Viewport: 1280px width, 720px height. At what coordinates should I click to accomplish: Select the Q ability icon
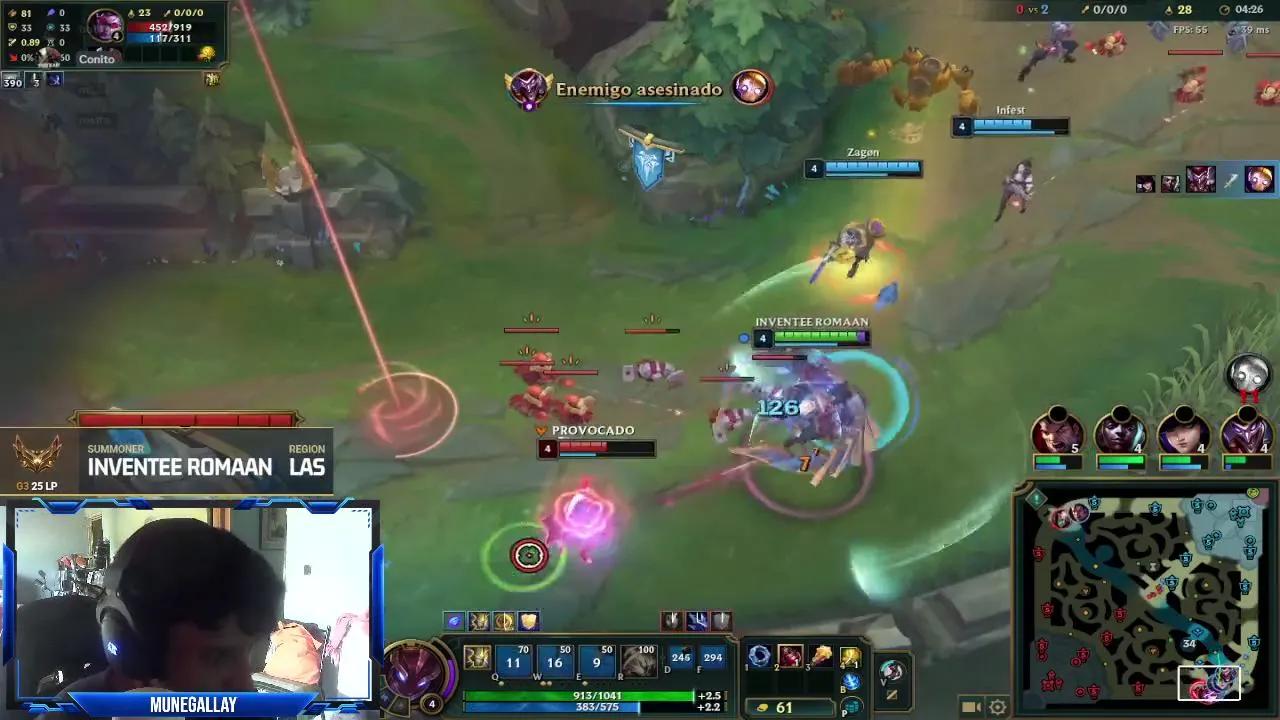[513, 661]
